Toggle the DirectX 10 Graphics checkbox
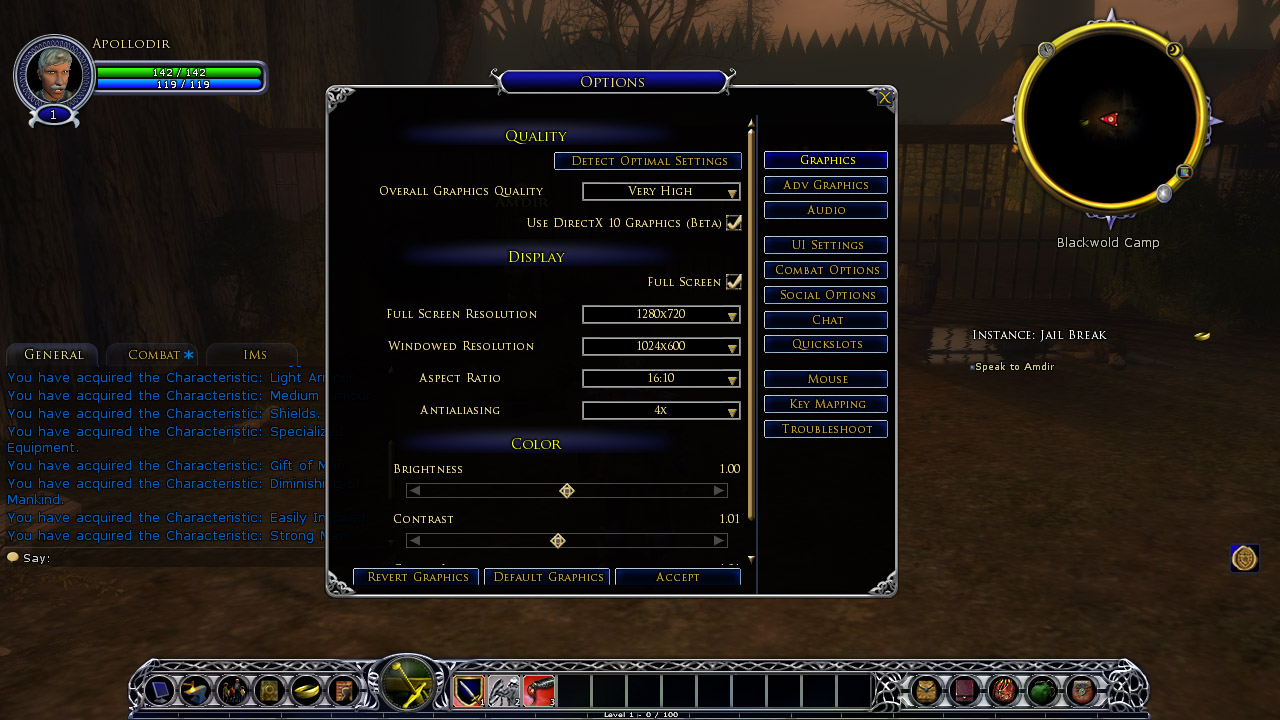Screen dimensions: 1280x720 pos(734,223)
